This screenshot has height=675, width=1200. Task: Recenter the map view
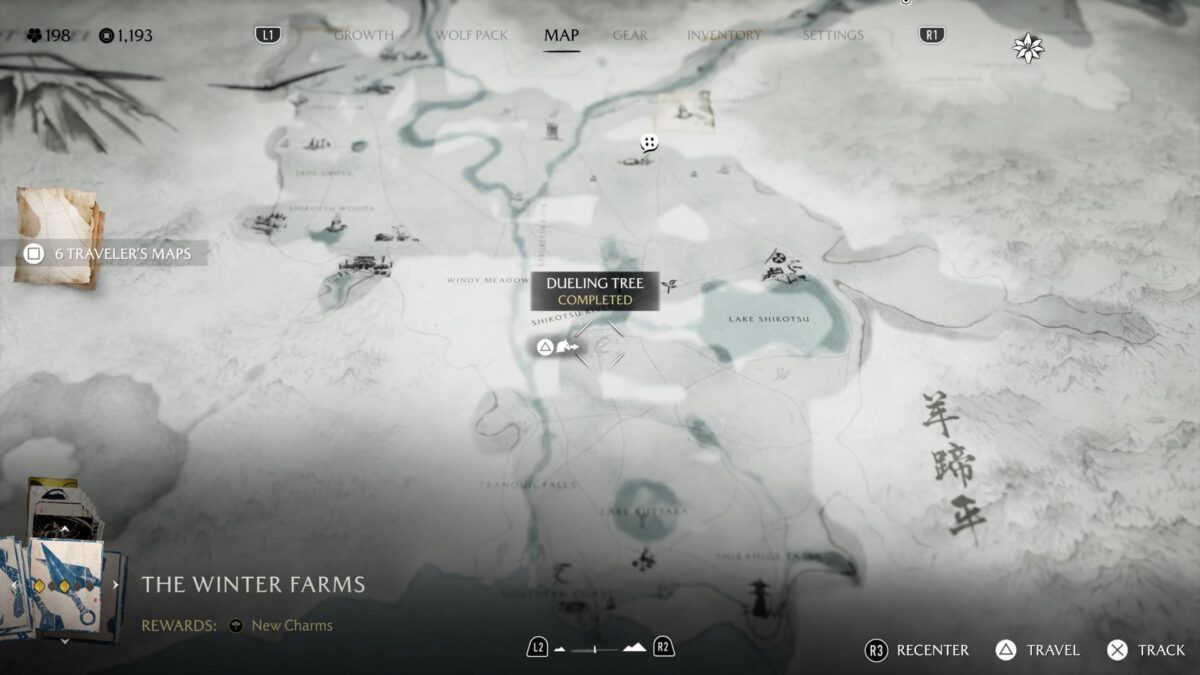(917, 650)
